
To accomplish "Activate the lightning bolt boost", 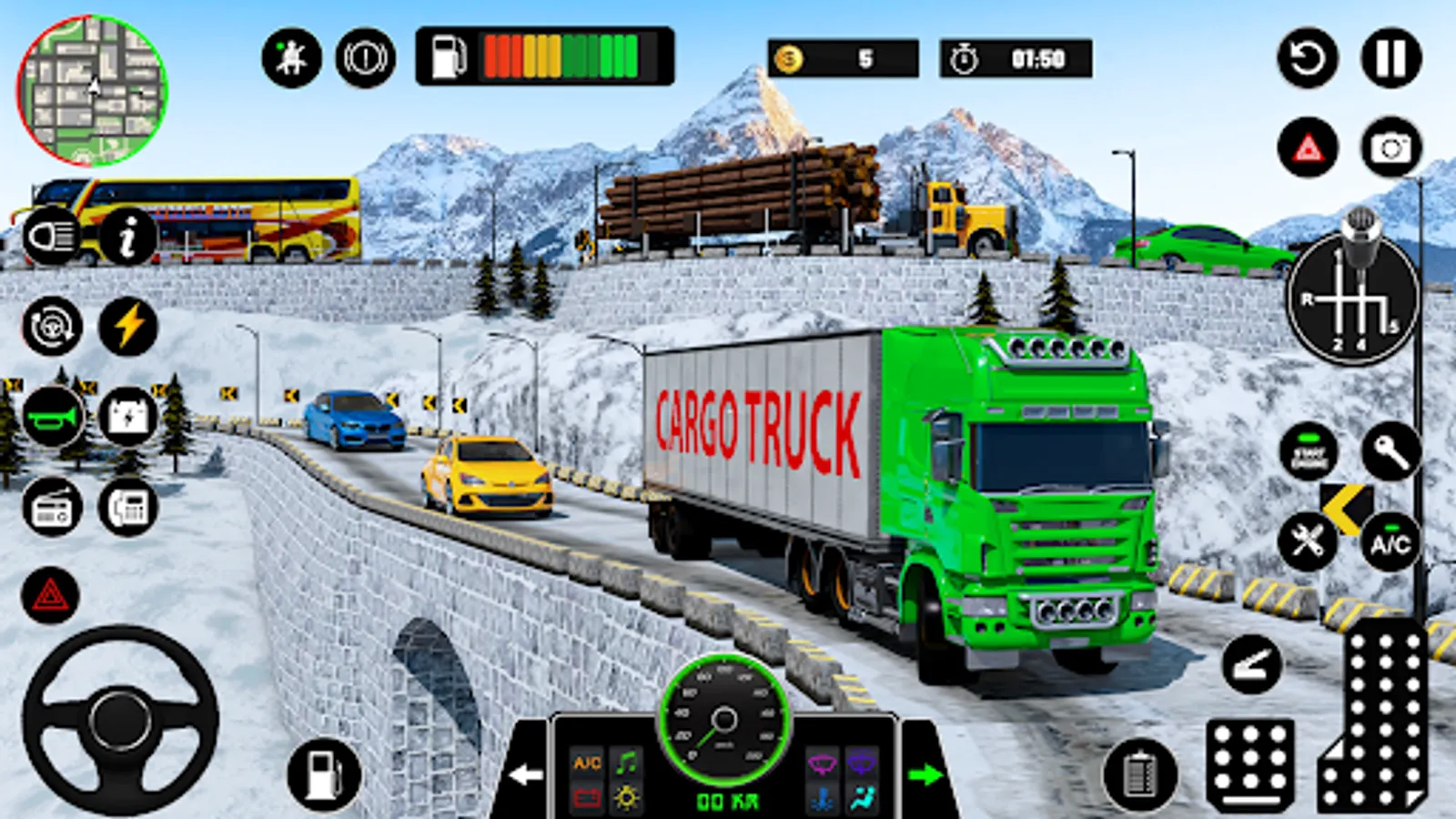I will (128, 326).
